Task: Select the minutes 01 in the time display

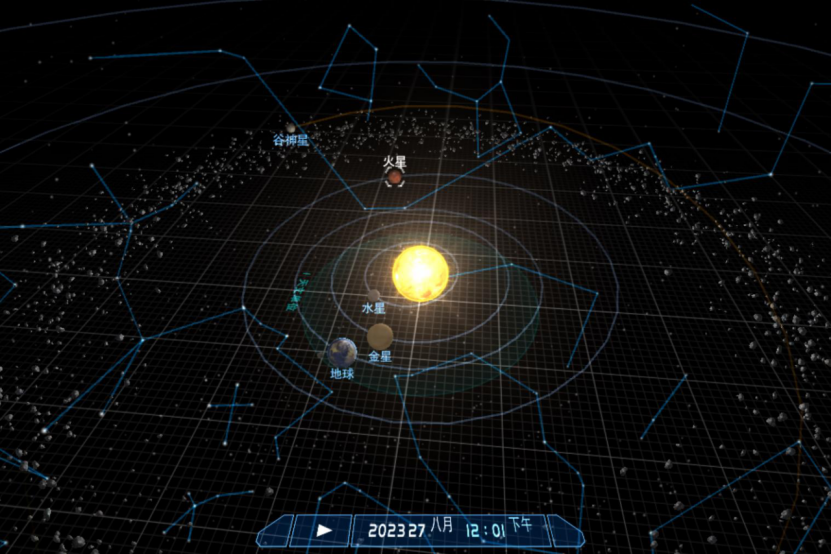Action: pos(498,528)
